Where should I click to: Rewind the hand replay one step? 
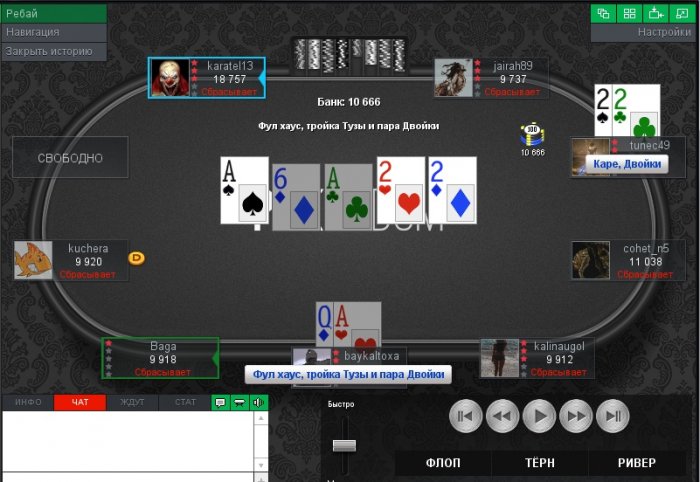click(503, 415)
